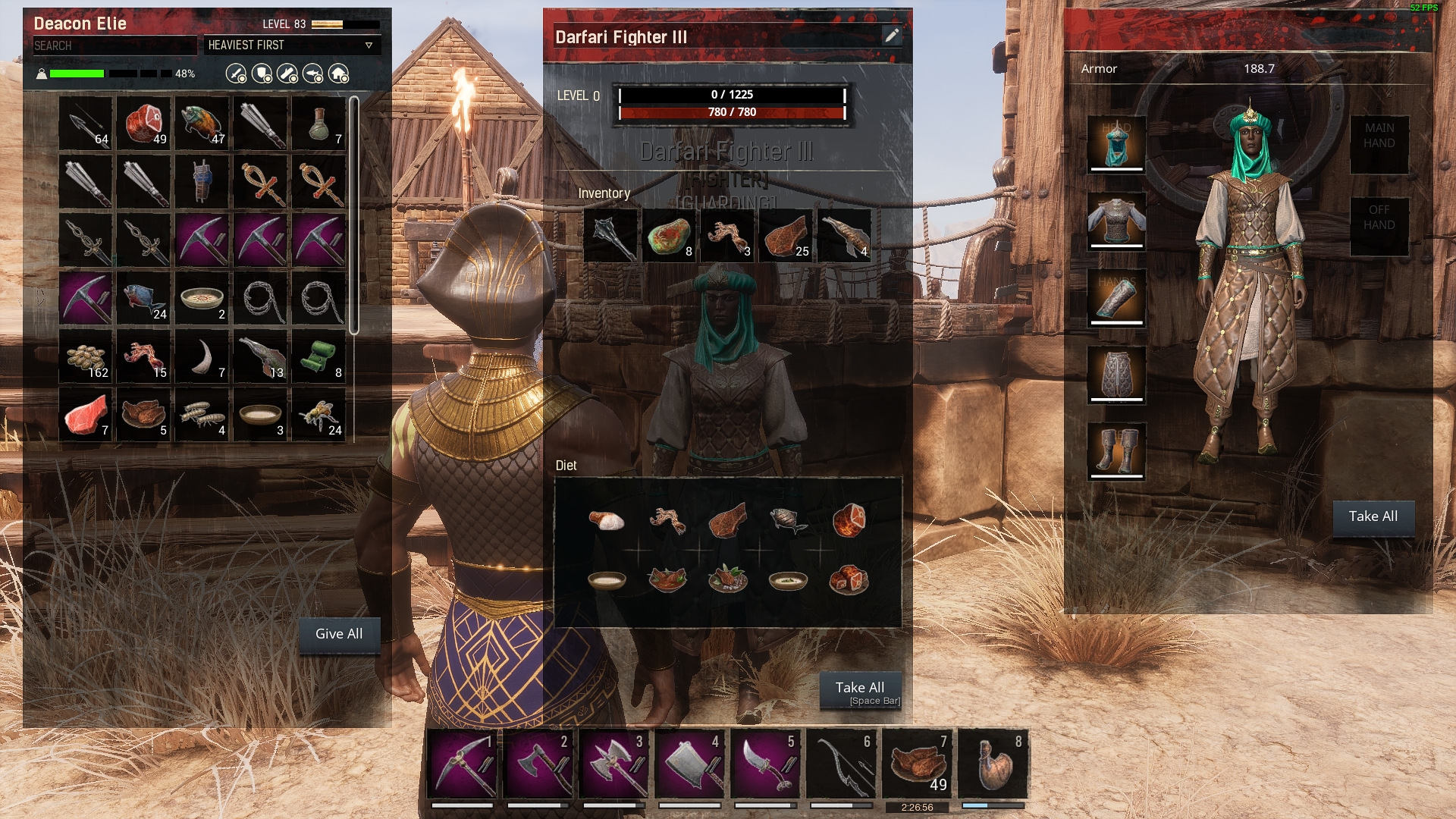Click the mace in Darfari Fighter's inventory

(x=612, y=234)
